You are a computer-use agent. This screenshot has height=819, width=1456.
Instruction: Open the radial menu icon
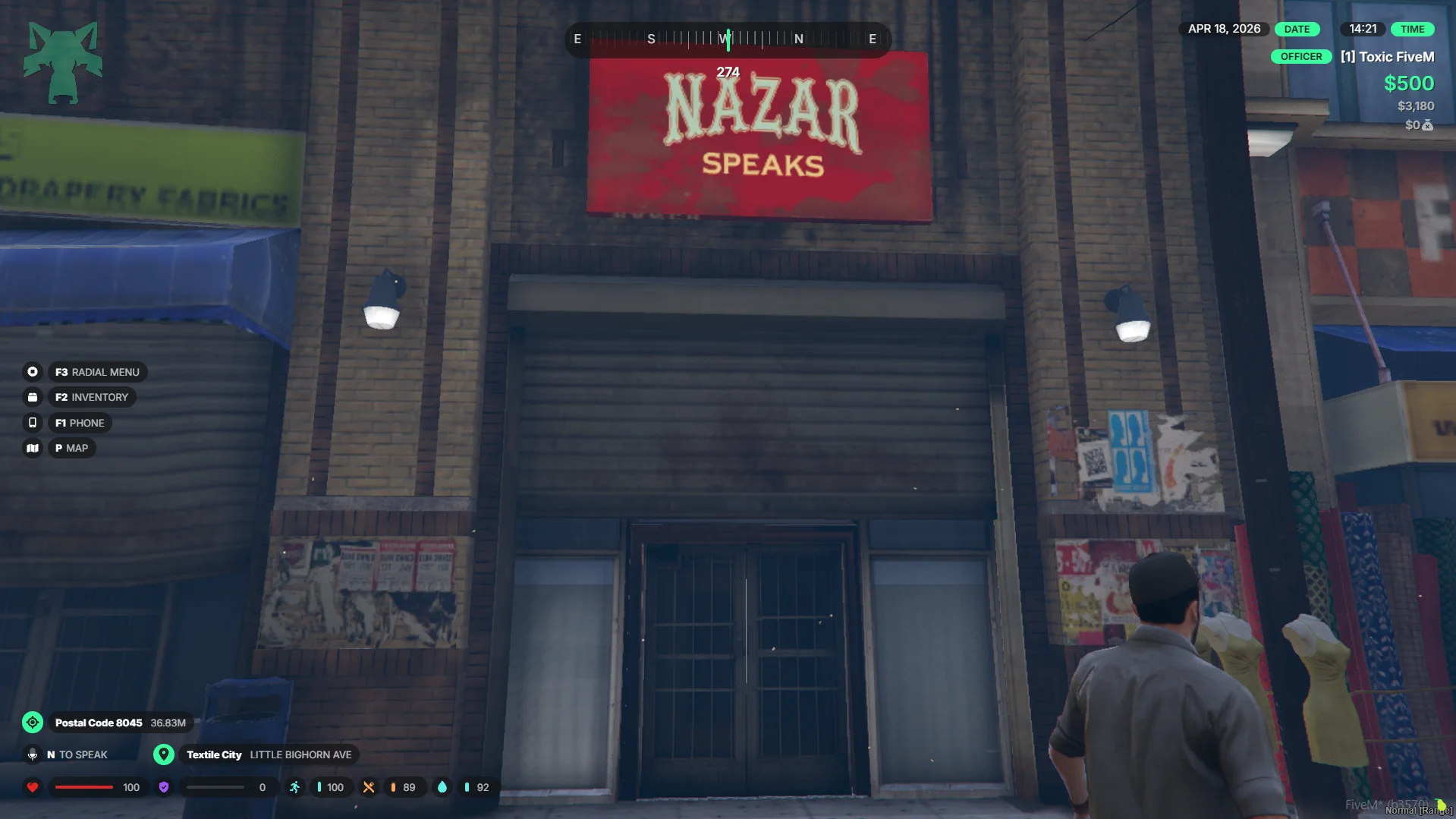point(33,372)
